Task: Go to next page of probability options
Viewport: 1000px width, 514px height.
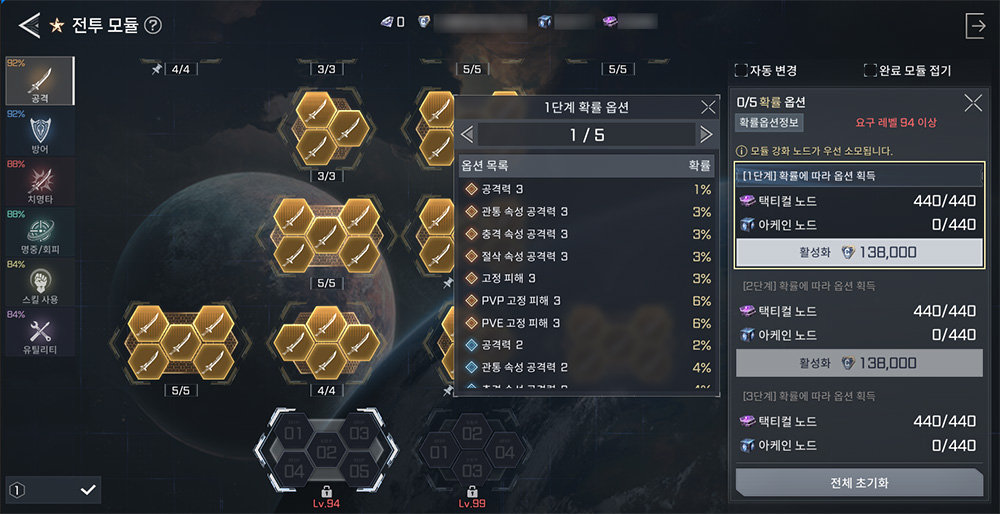Action: coord(706,134)
